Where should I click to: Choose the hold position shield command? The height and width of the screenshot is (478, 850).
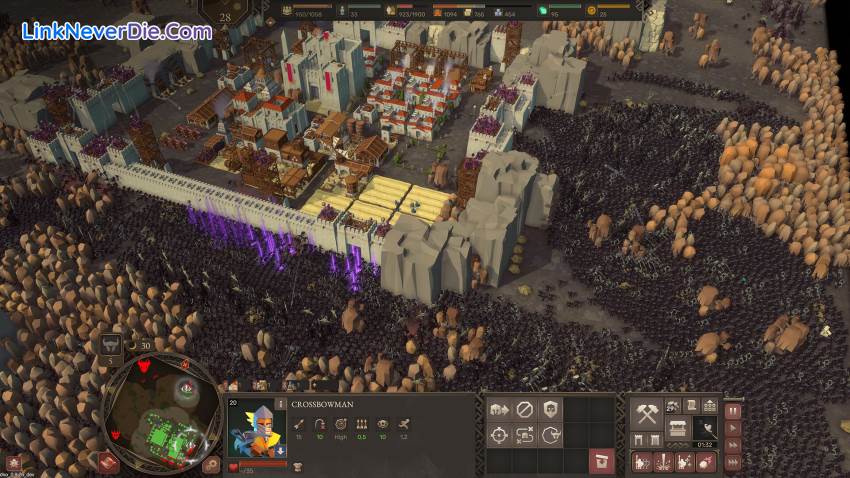pos(550,409)
